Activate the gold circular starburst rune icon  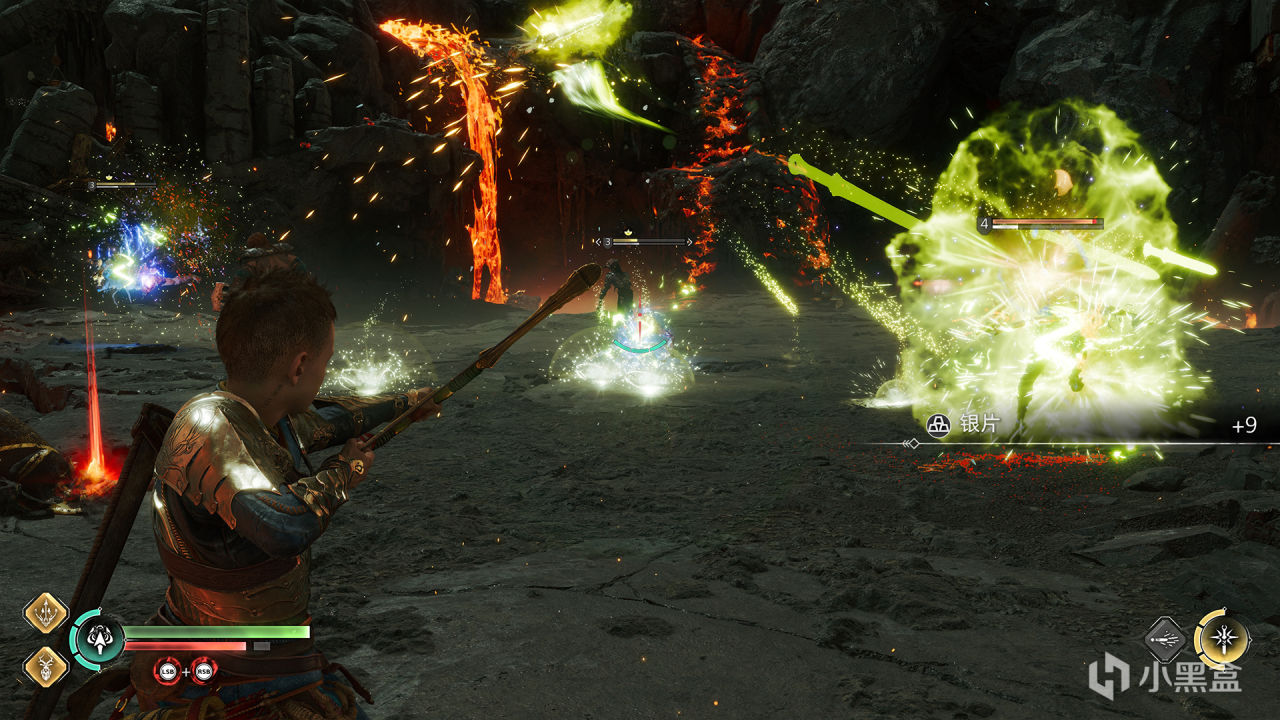coord(1222,638)
